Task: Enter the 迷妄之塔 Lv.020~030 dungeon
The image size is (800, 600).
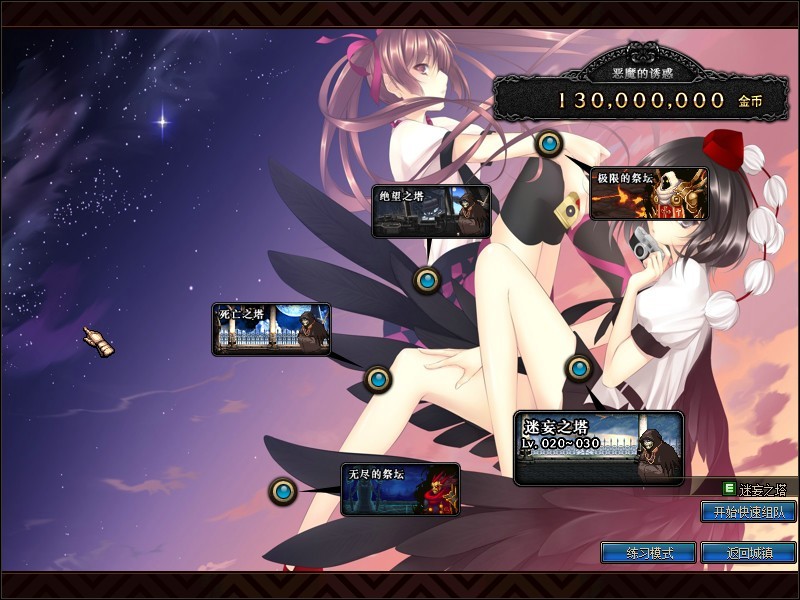Action: [598, 448]
